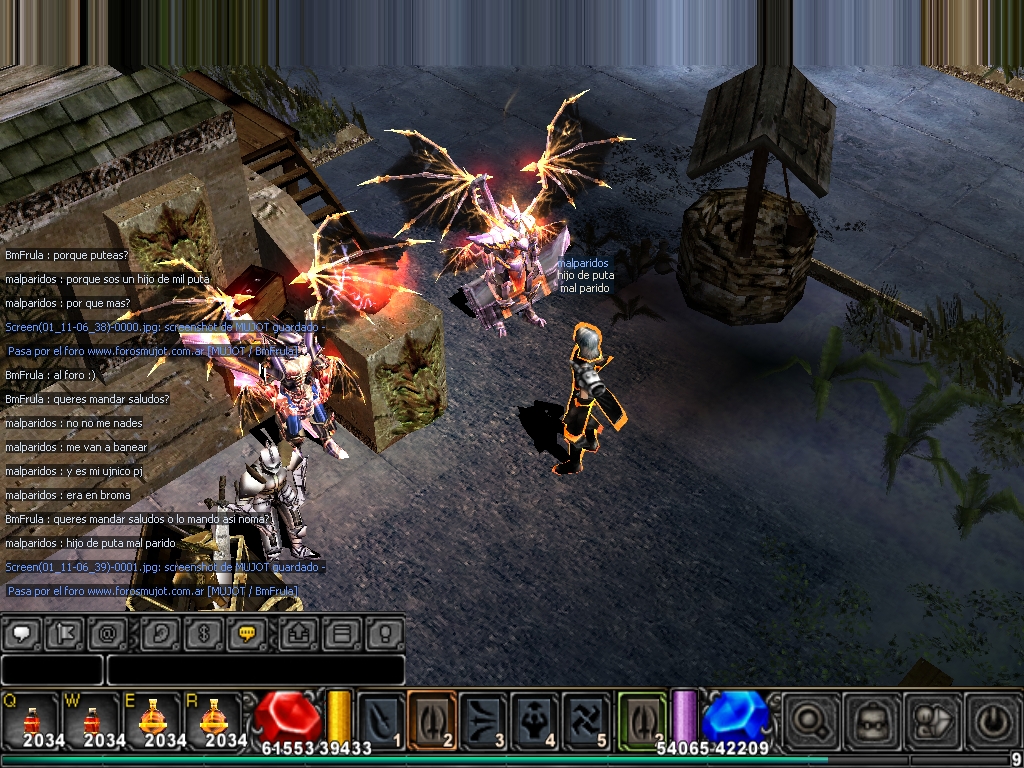Open the inventory bag button
This screenshot has height=768, width=1024.
870,719
